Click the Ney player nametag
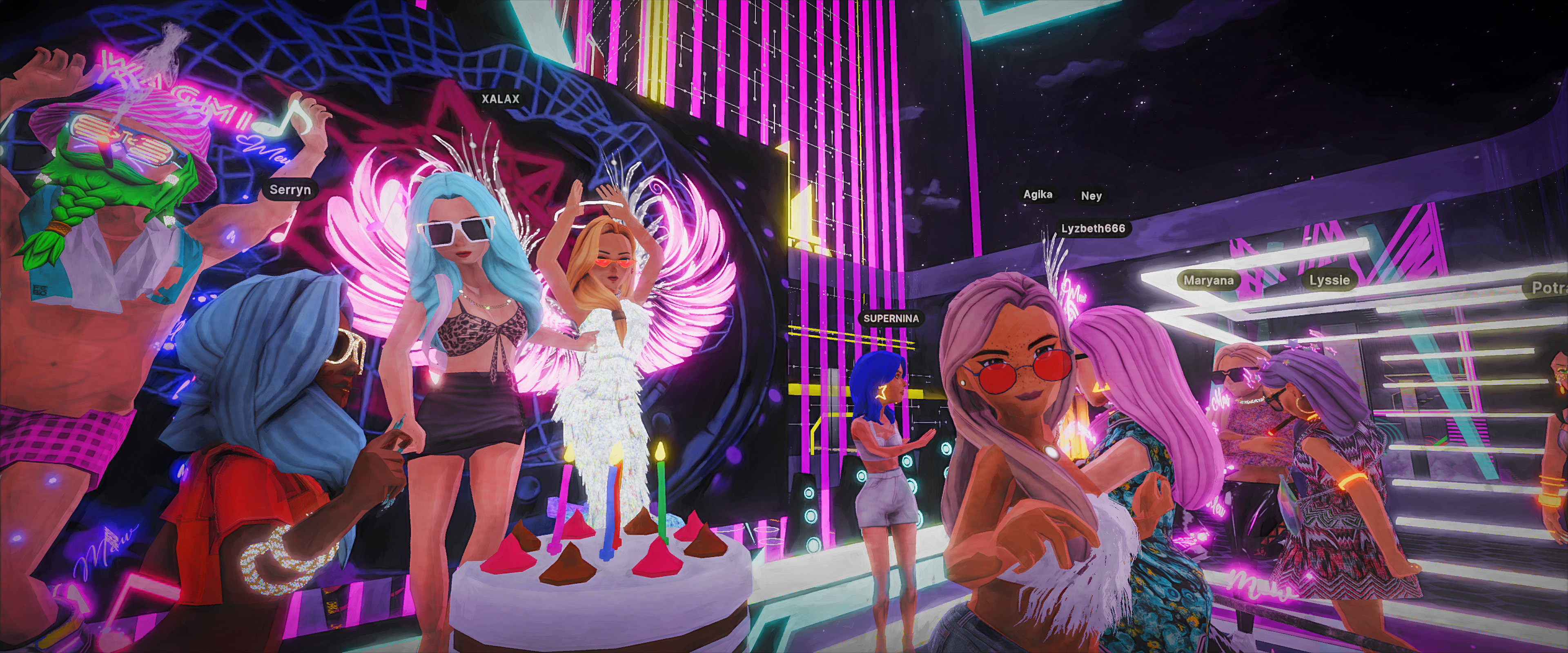The width and height of the screenshot is (1568, 653). coord(1091,196)
